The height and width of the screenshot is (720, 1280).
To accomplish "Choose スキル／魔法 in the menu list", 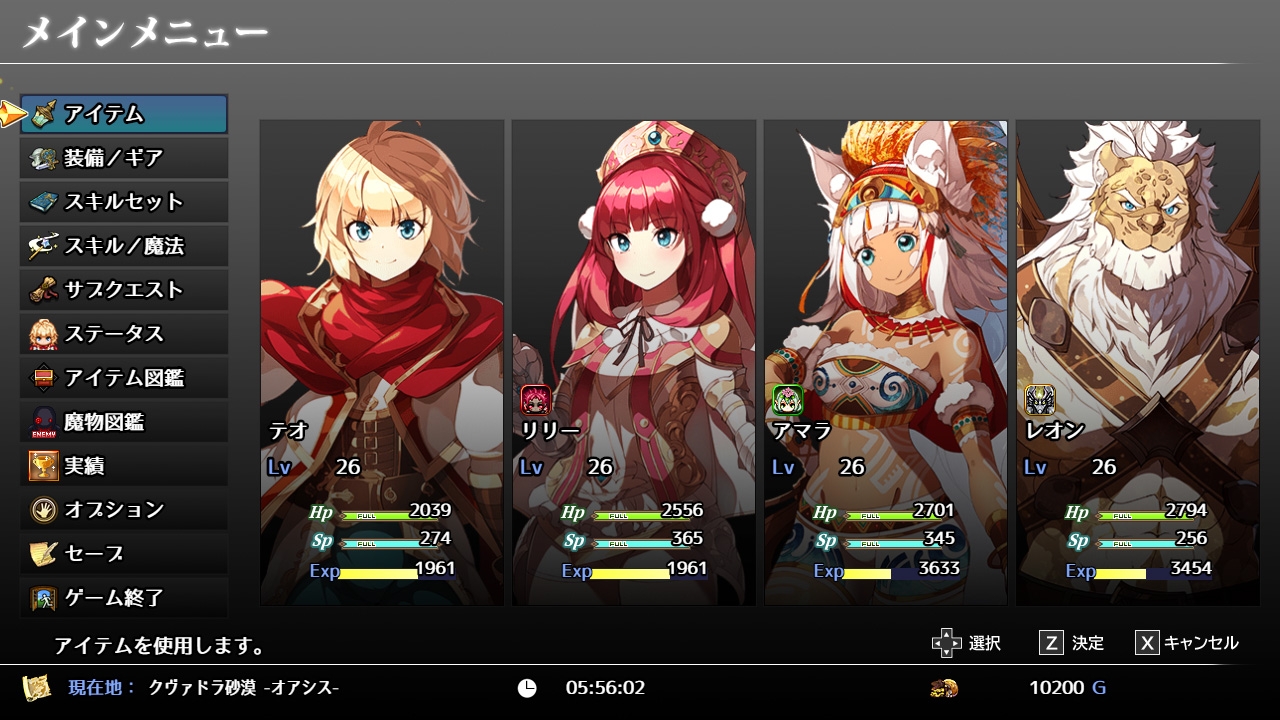I will [x=124, y=246].
